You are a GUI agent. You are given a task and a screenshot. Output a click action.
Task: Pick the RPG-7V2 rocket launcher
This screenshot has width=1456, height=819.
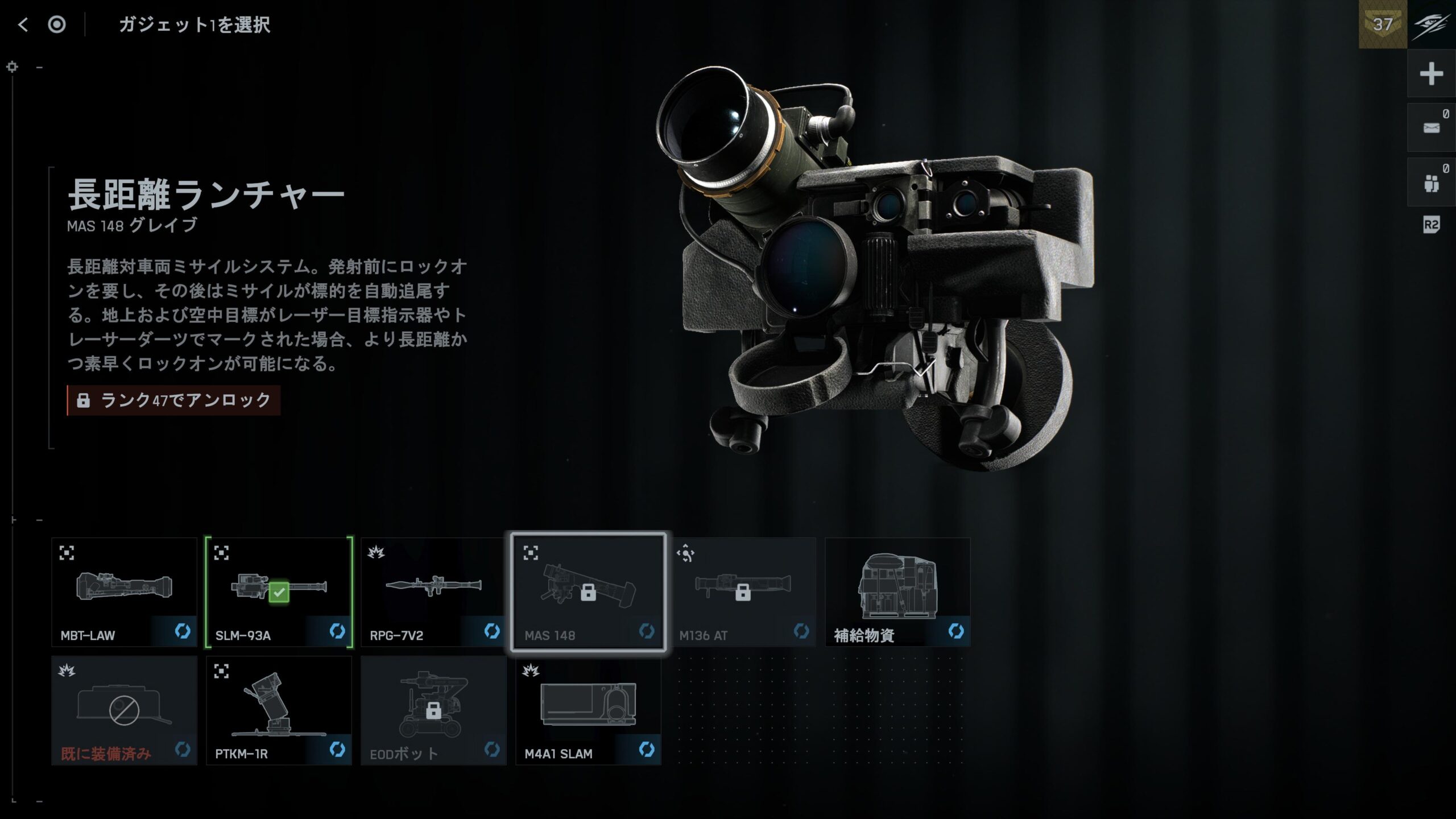point(433,592)
